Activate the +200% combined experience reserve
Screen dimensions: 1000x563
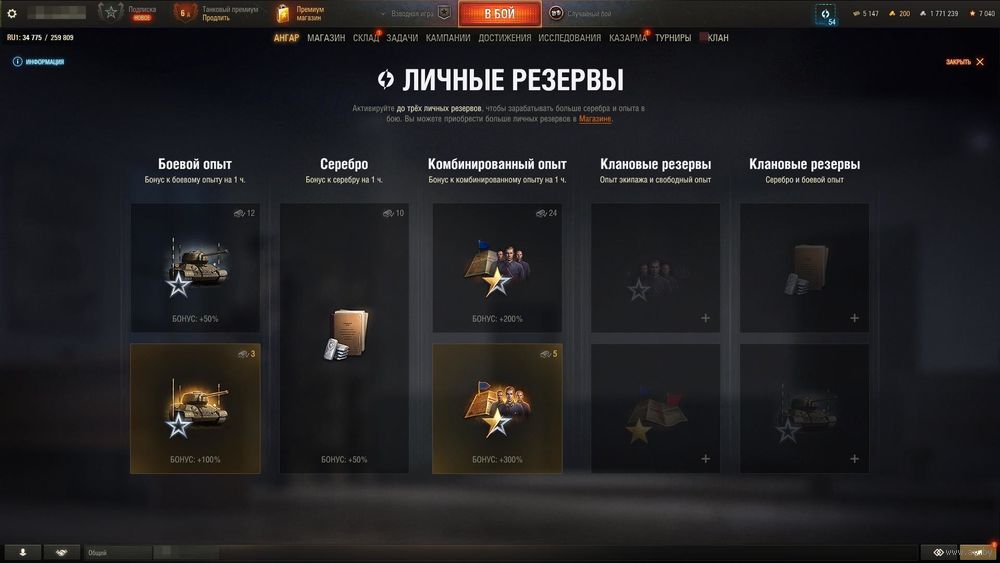point(497,268)
